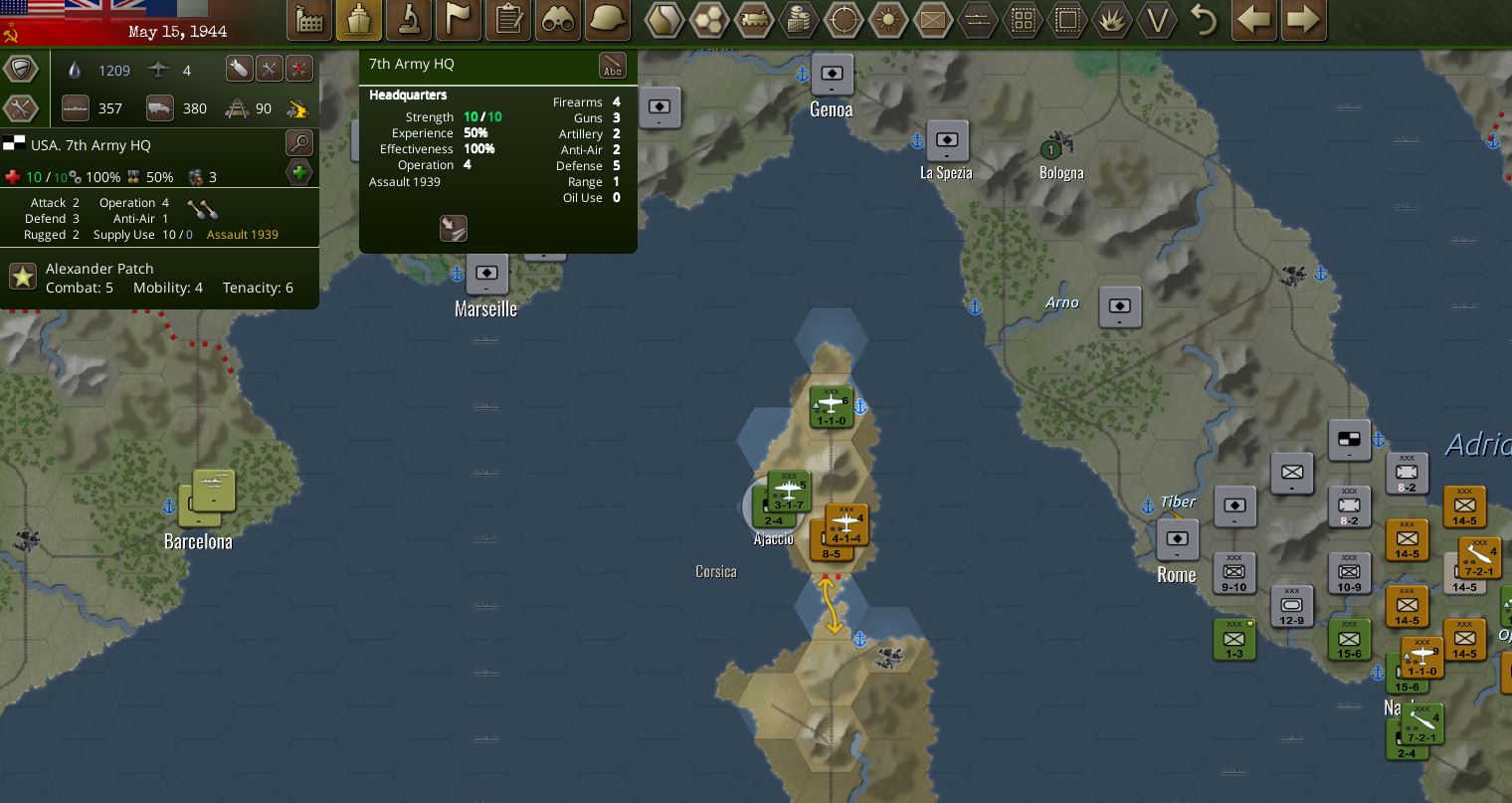Click the bomb icon button

239,69
